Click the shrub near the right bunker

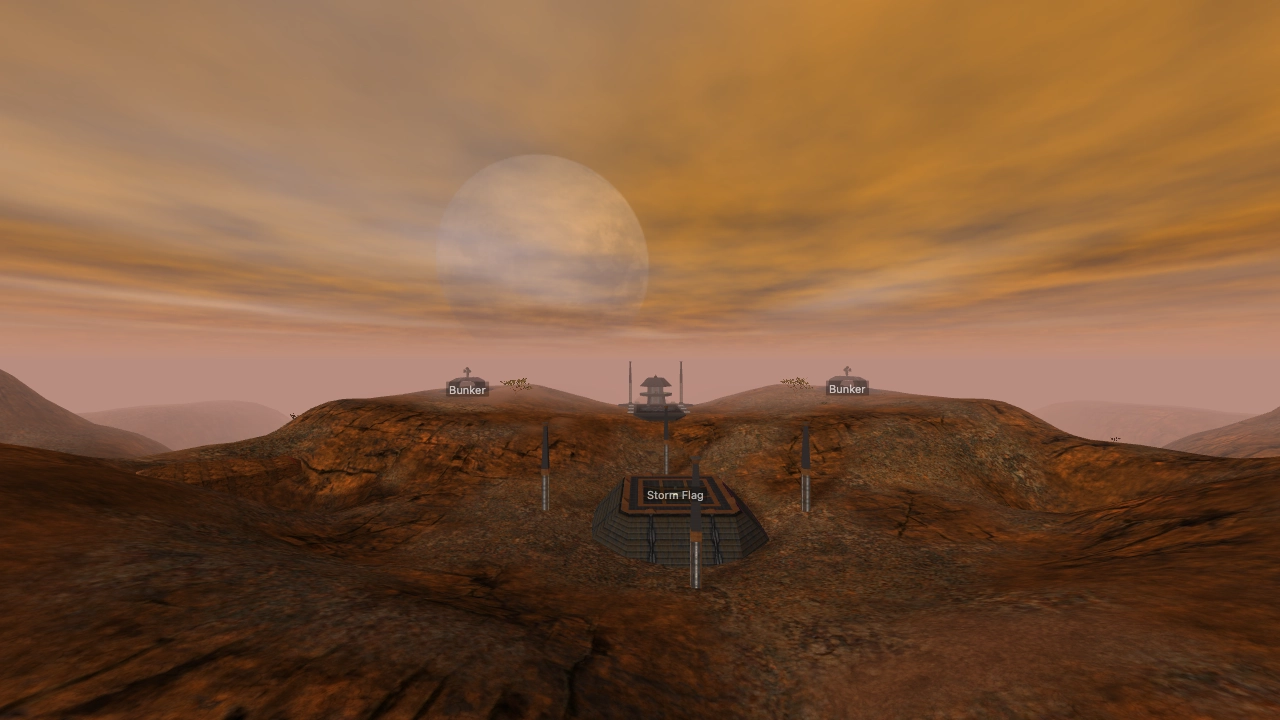coord(795,383)
